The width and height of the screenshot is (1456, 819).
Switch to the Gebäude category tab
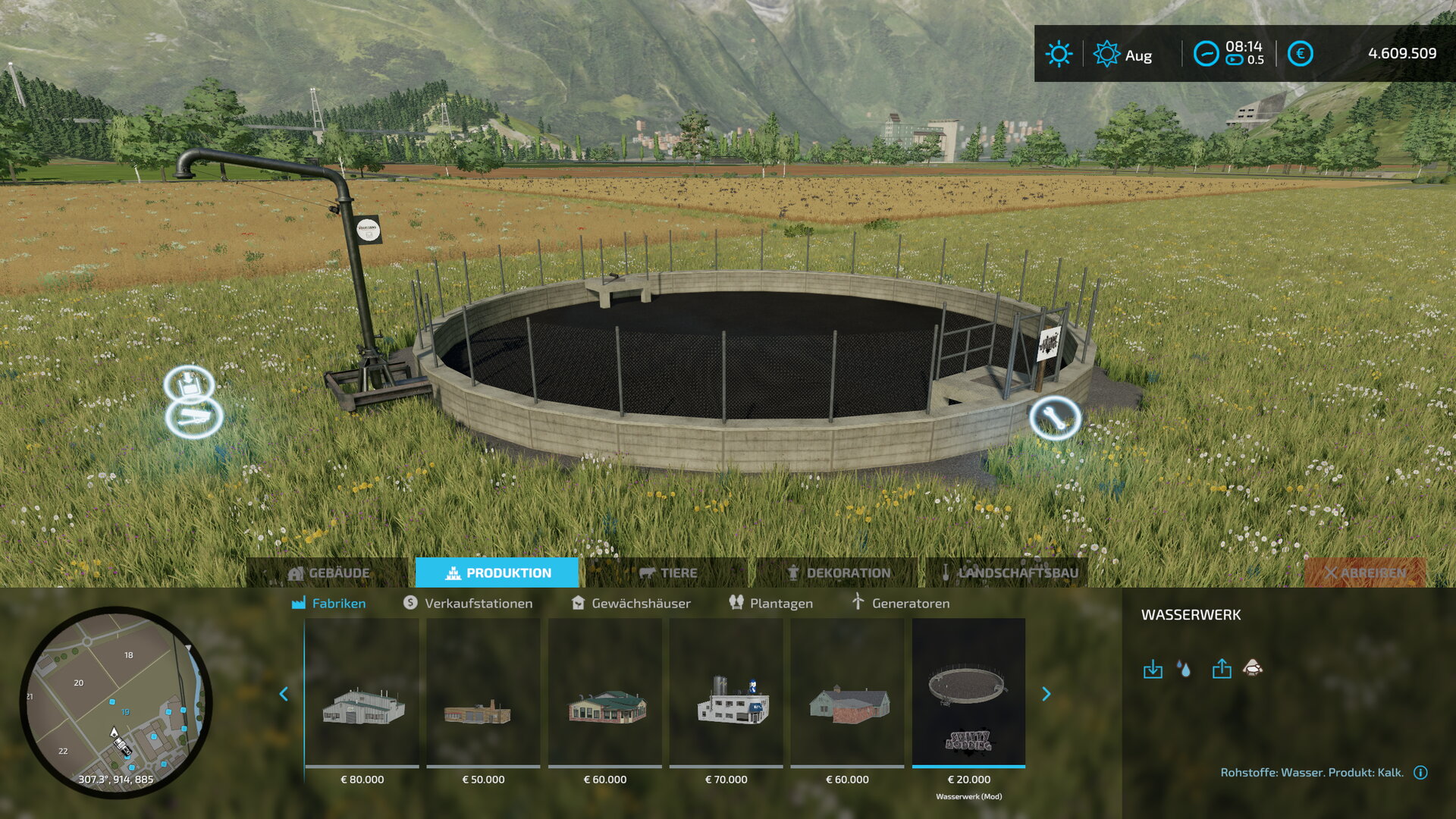330,573
